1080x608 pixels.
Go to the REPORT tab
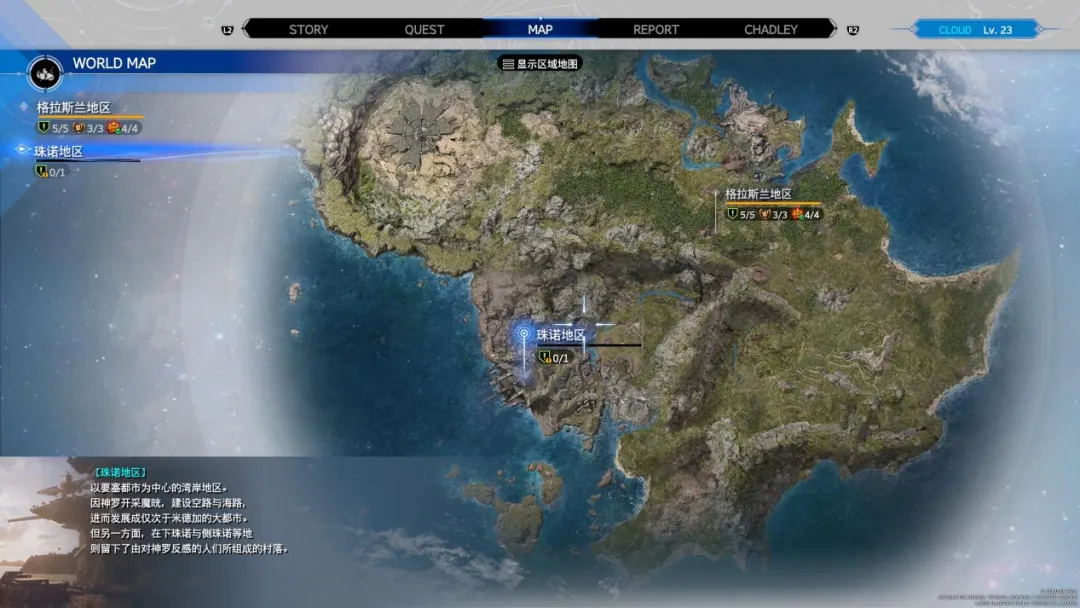click(656, 29)
